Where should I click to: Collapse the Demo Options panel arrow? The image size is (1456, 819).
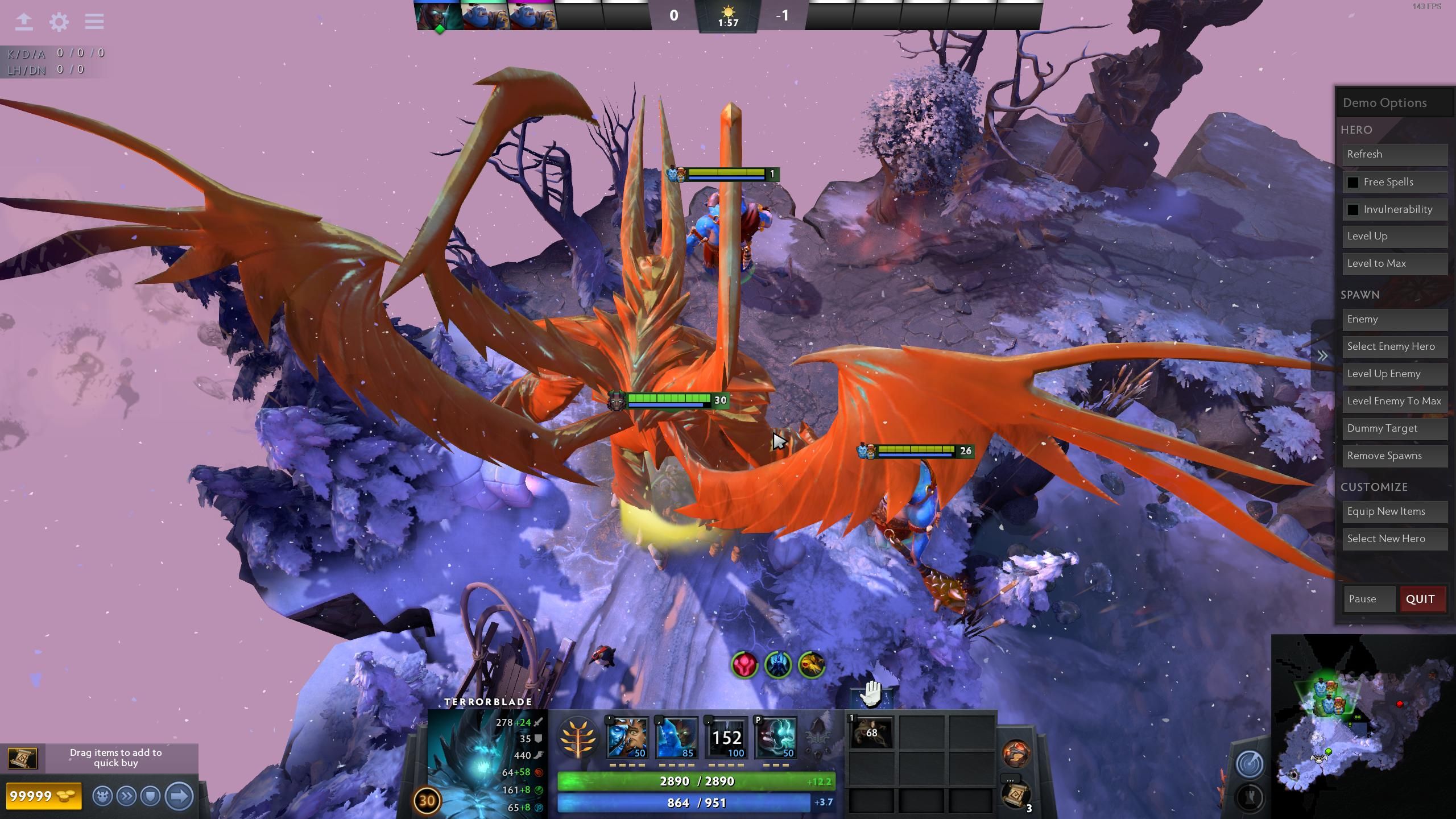[x=1322, y=357]
